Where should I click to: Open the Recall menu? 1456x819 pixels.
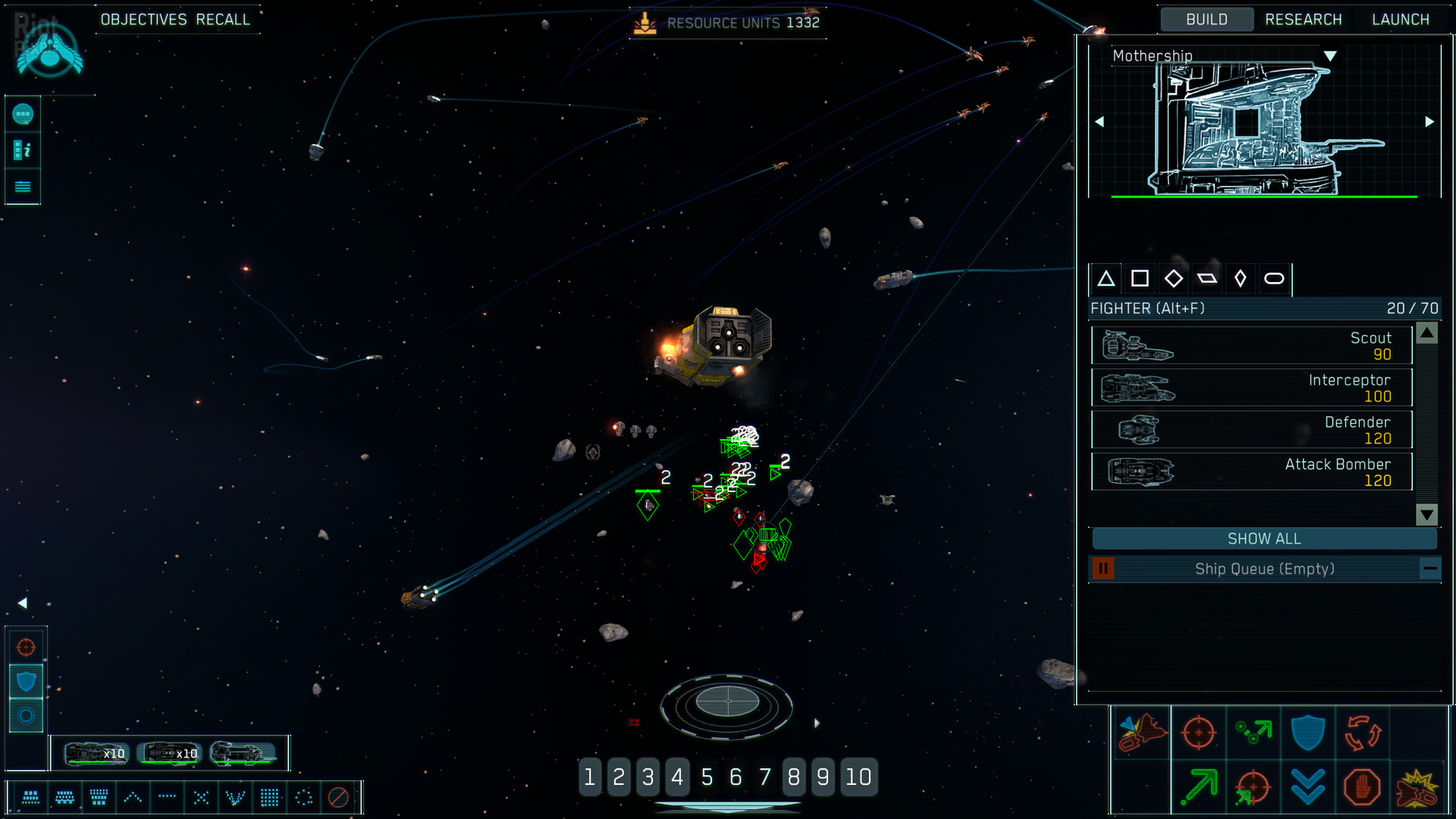pyautogui.click(x=223, y=20)
